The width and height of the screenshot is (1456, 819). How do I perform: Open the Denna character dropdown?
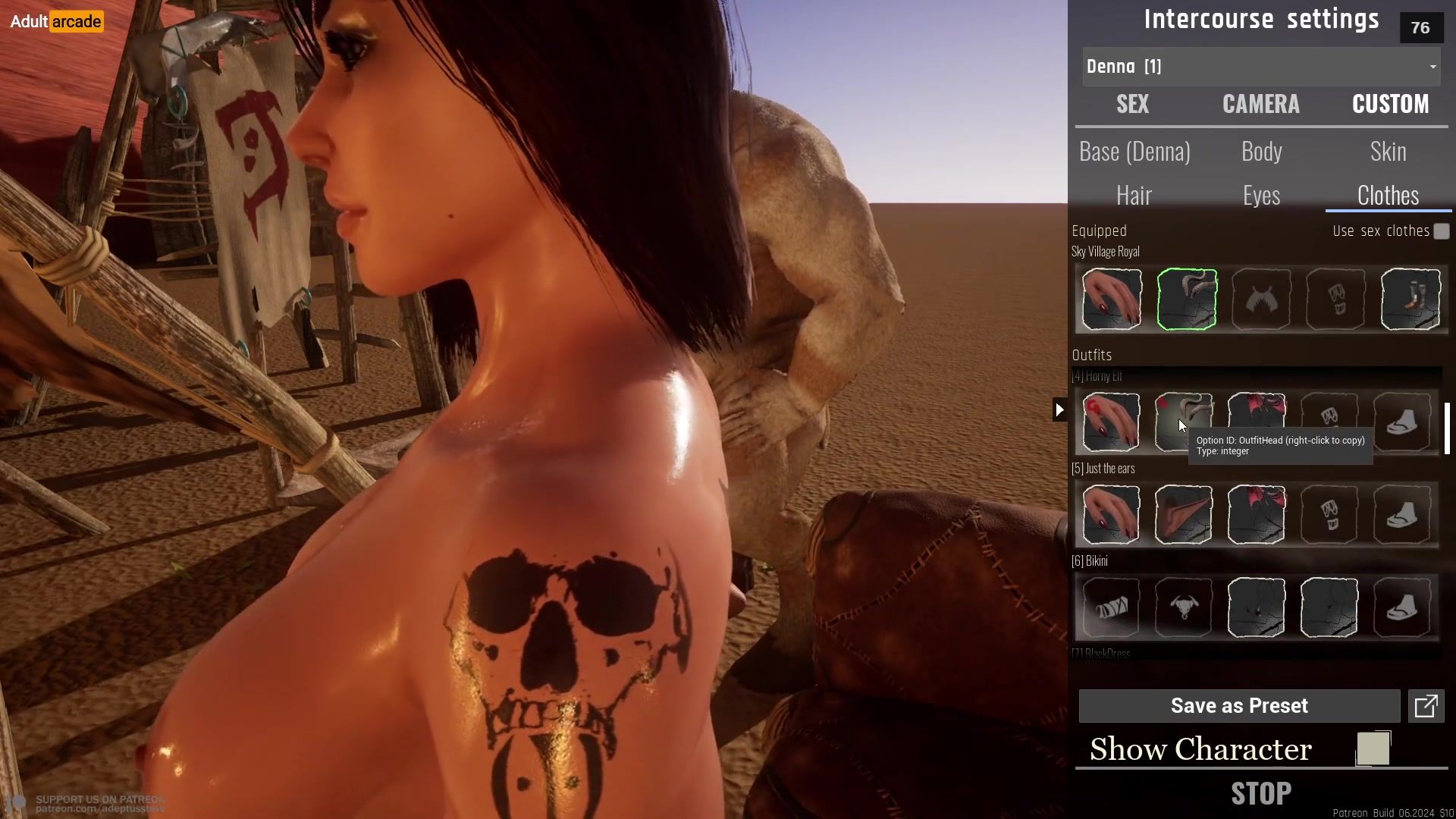tap(1261, 67)
